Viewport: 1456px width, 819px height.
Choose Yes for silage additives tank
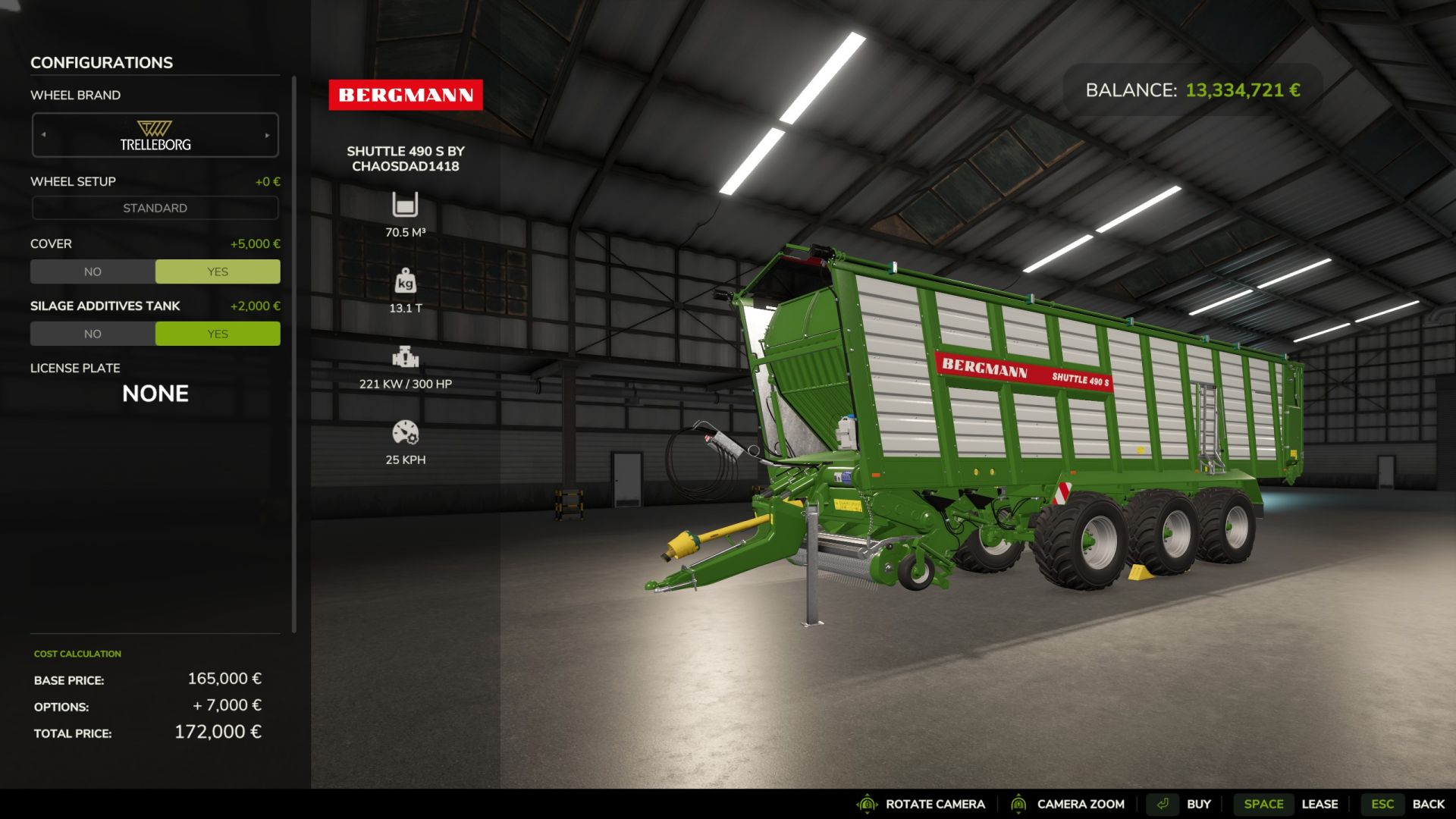(218, 334)
